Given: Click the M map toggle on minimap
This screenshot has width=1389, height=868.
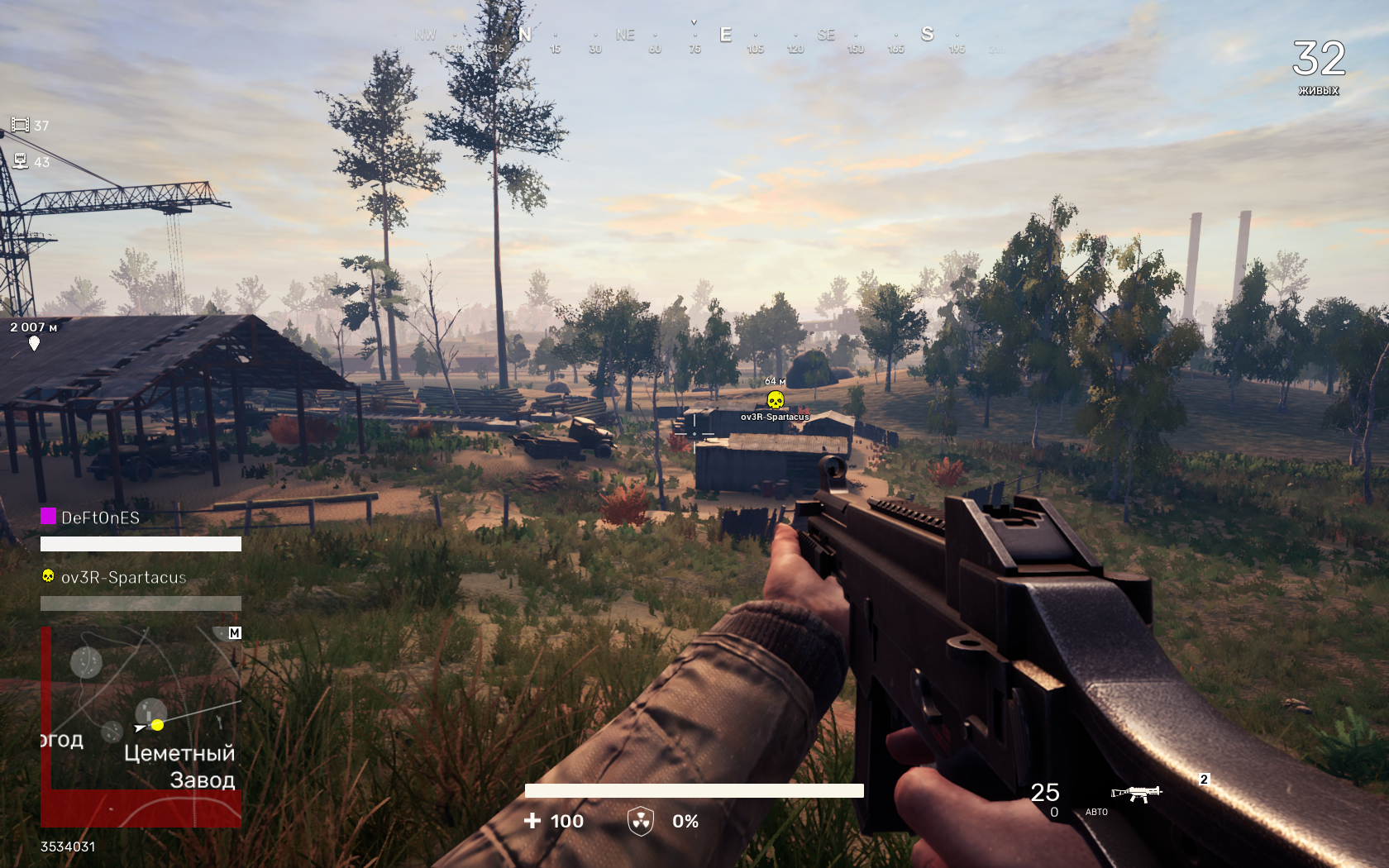Looking at the screenshot, I should [x=235, y=633].
